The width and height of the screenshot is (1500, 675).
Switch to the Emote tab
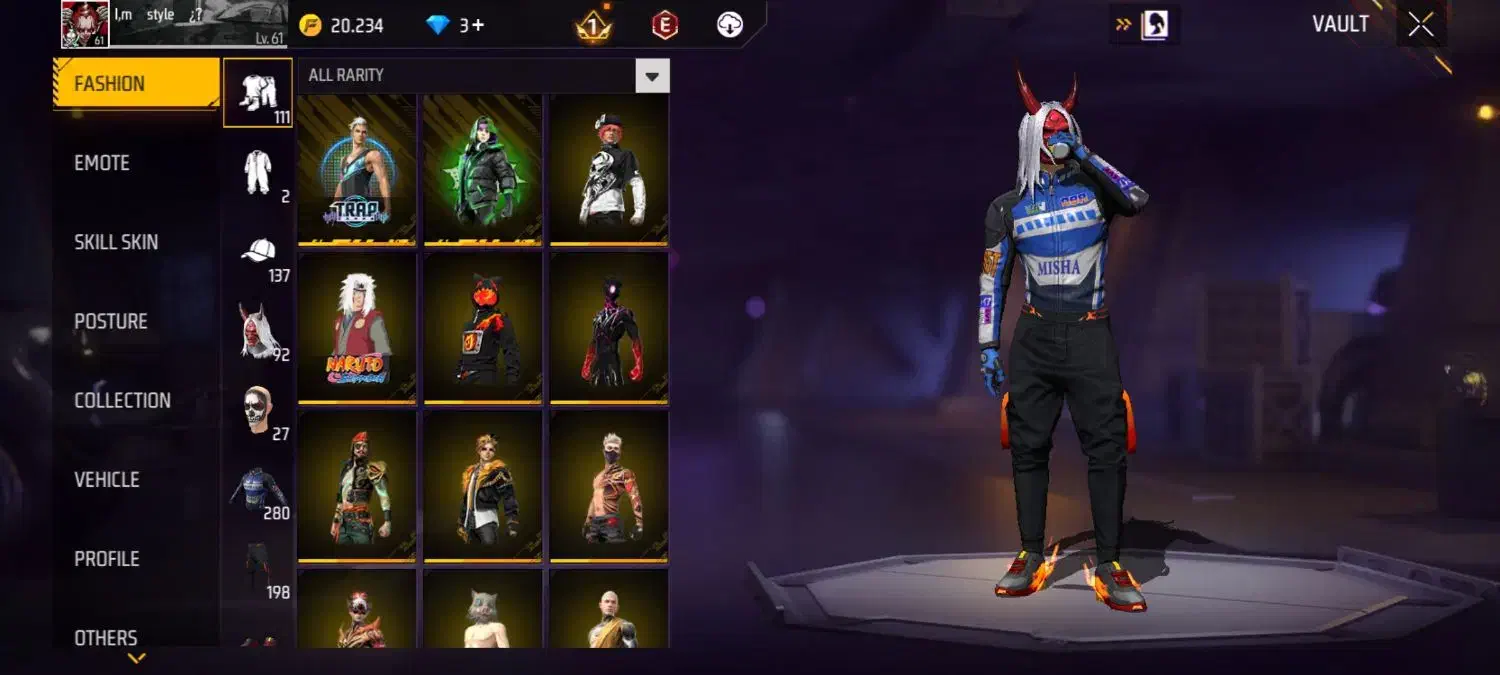102,163
